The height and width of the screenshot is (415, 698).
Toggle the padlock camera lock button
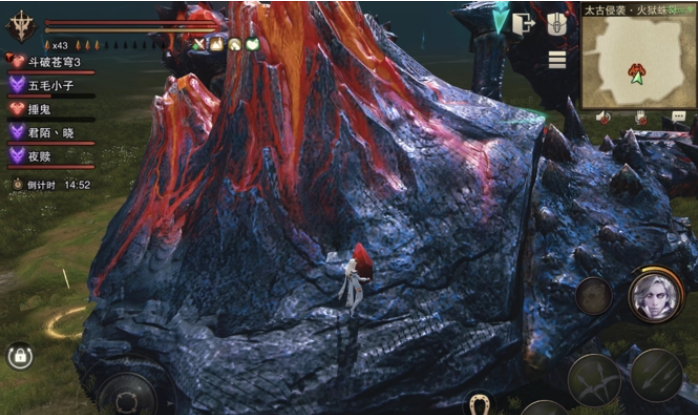(19, 355)
